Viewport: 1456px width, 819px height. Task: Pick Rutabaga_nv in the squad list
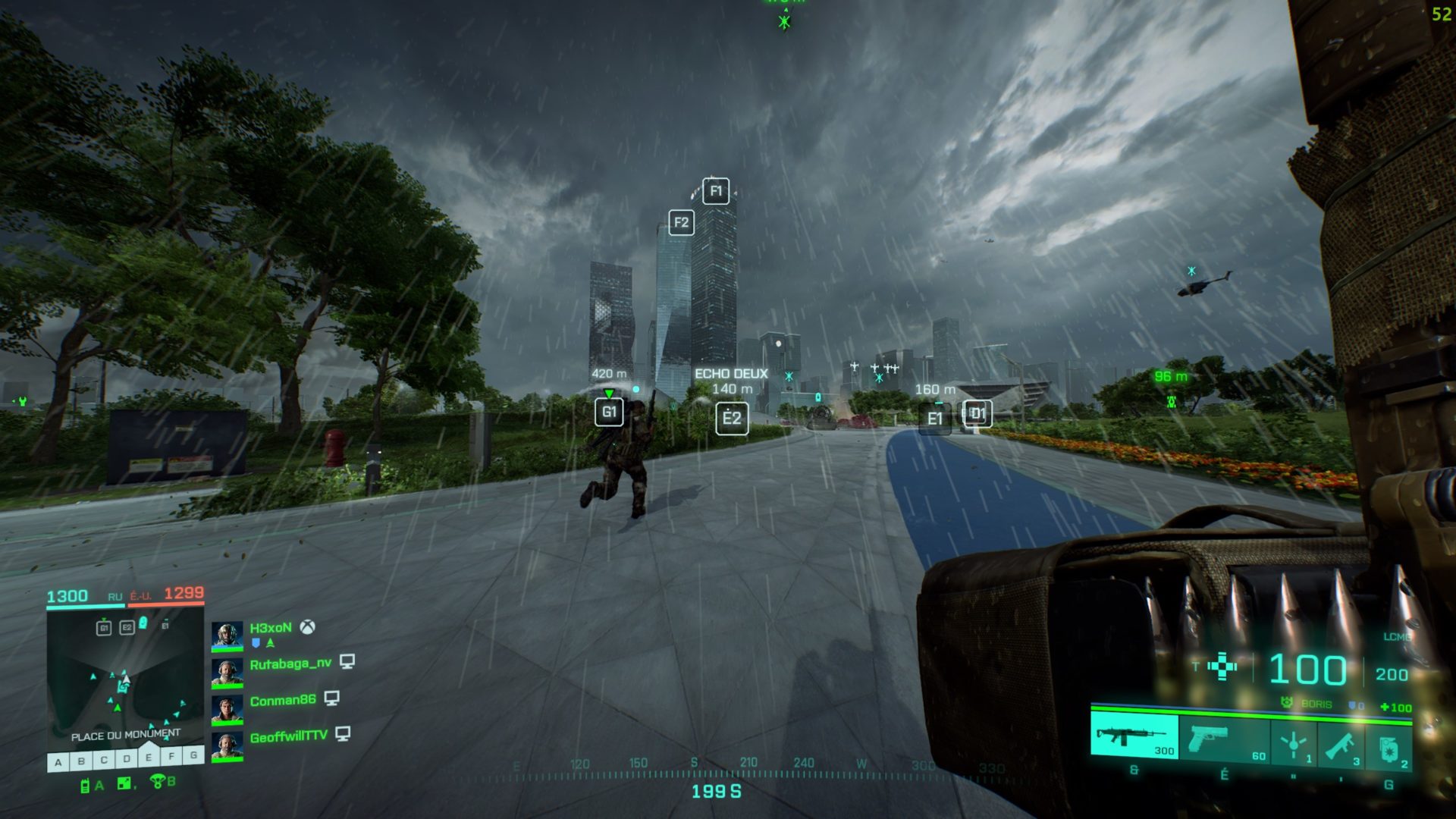[x=290, y=664]
